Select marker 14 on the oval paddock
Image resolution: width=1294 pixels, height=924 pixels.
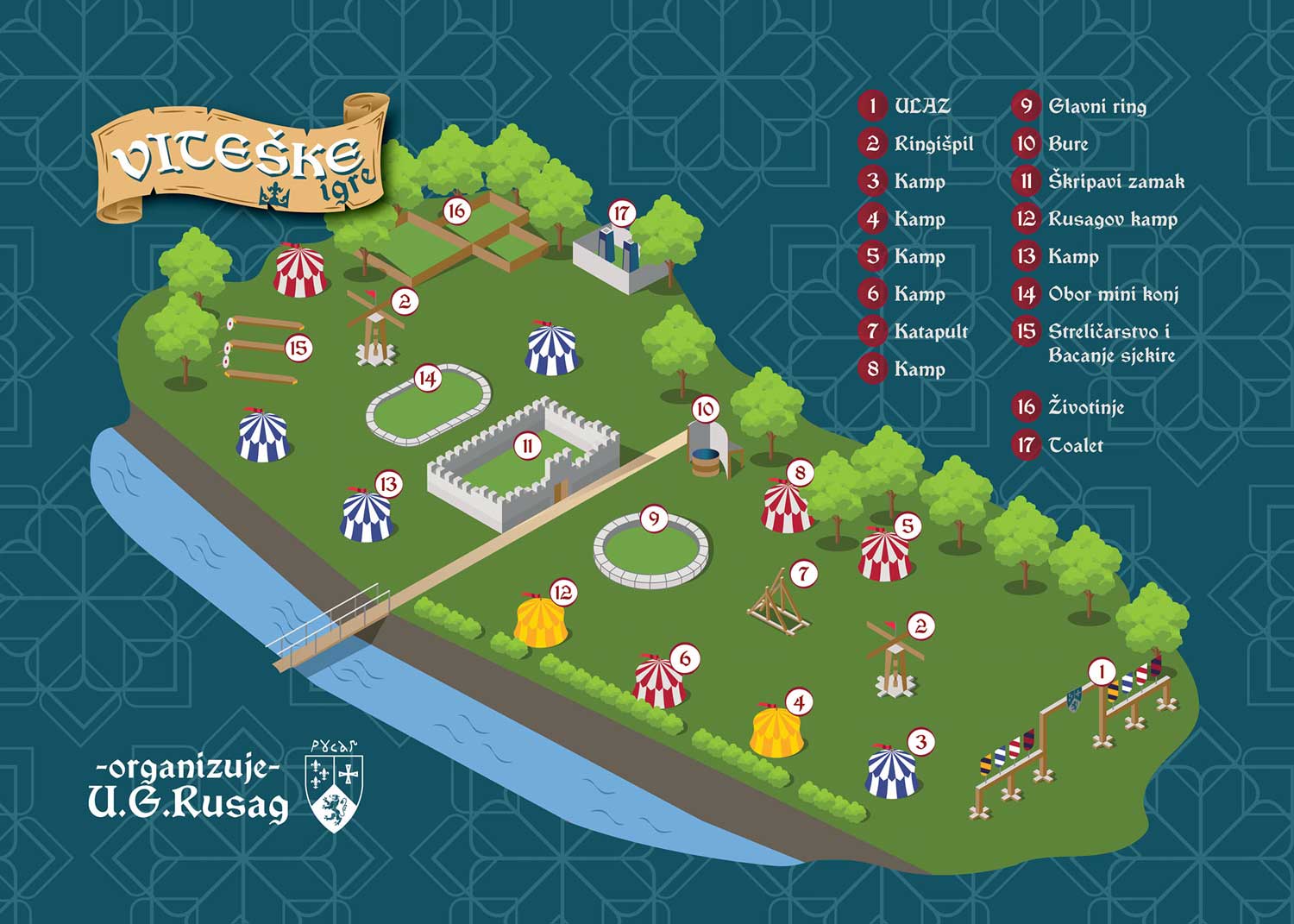pos(428,378)
